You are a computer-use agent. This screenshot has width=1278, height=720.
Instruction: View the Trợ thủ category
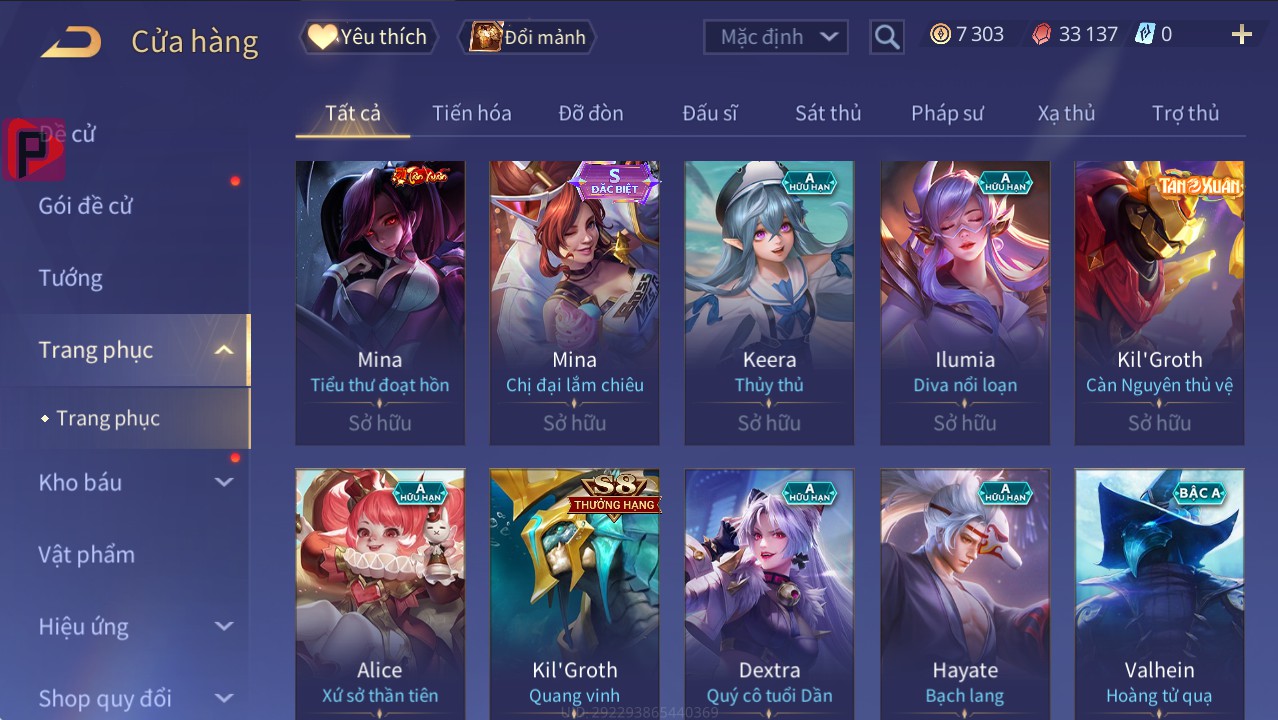pyautogui.click(x=1185, y=113)
